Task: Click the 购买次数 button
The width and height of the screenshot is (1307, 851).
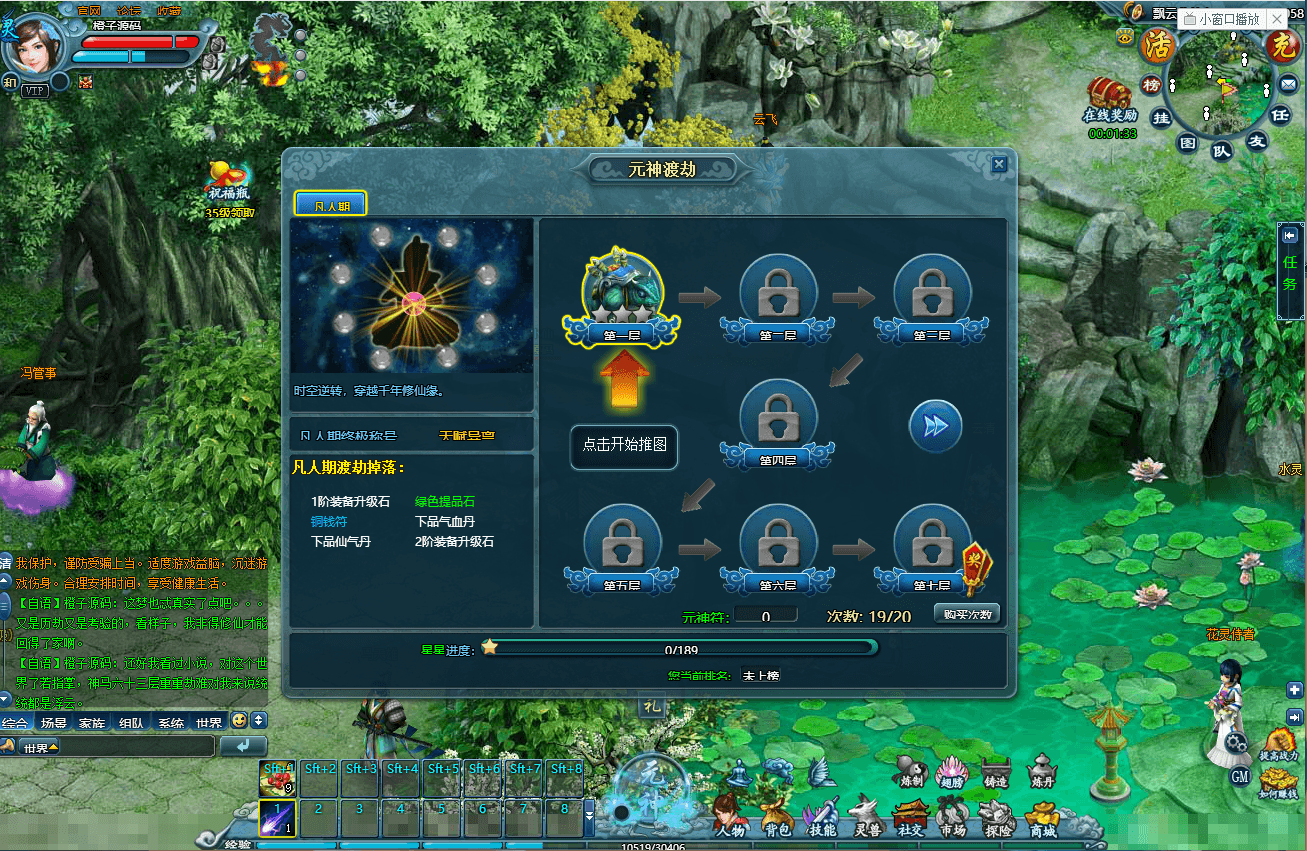Action: (967, 614)
